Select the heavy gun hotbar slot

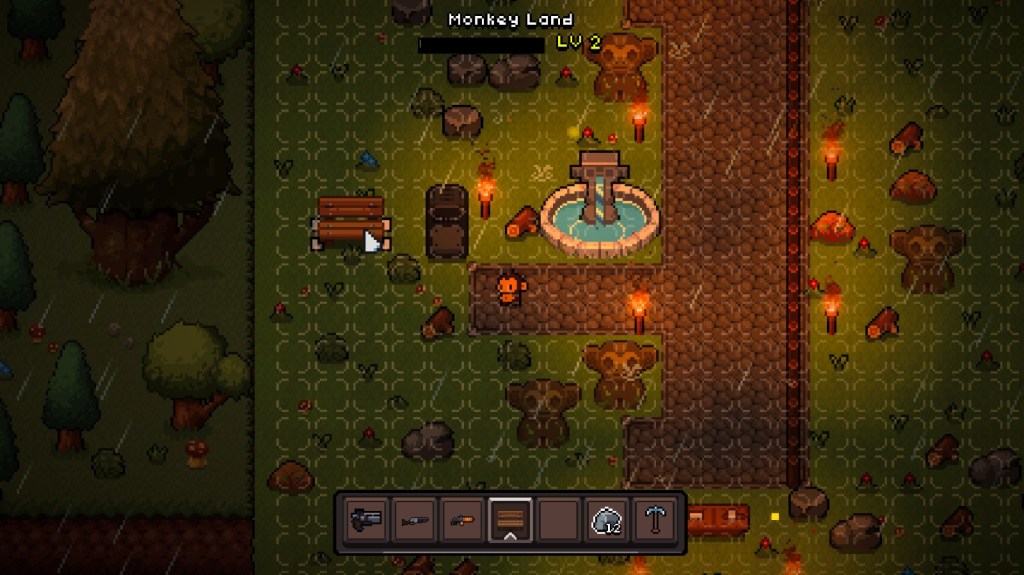(x=365, y=520)
